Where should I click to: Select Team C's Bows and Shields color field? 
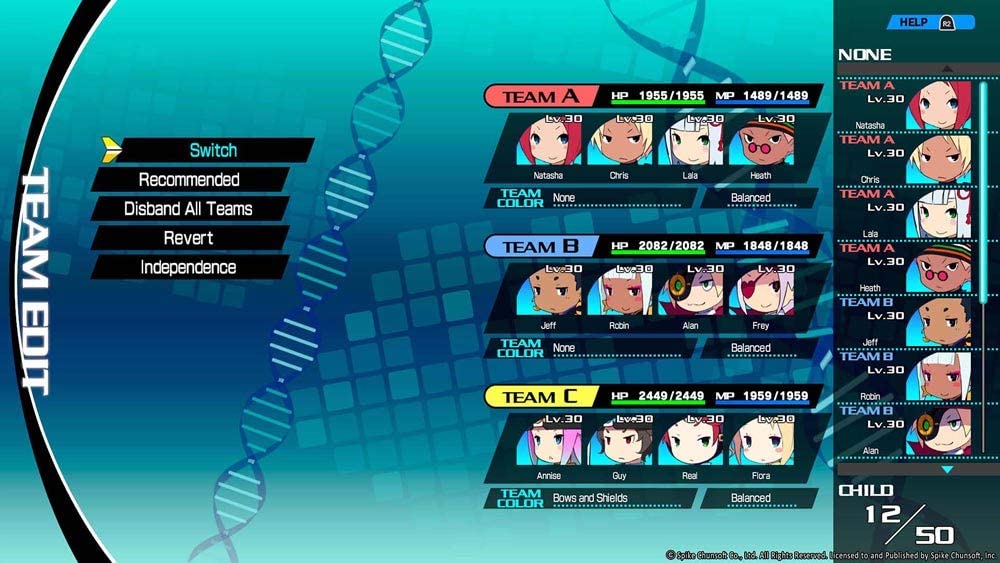tap(620, 498)
